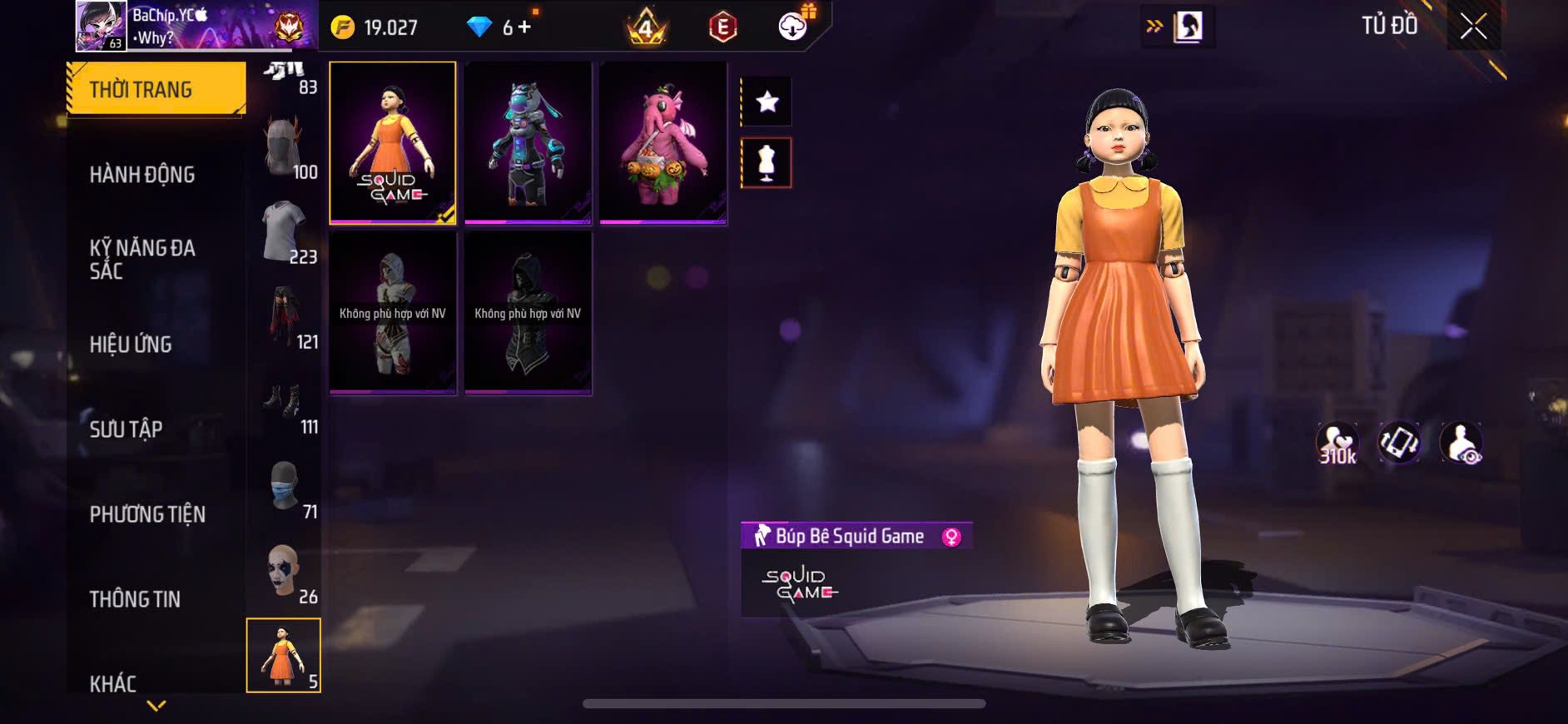Open the blue face mask subcategory
The width and height of the screenshot is (1568, 724).
285,488
